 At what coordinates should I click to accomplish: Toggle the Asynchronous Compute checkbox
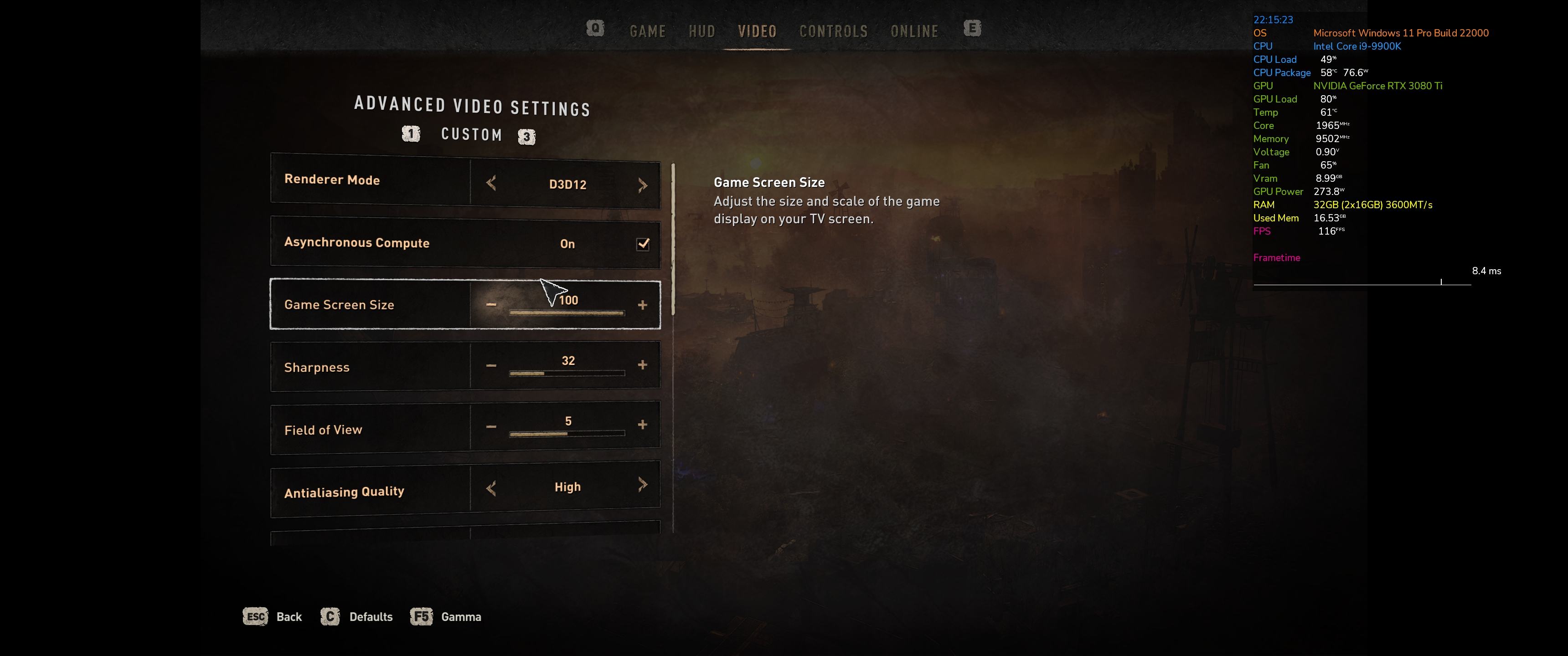[x=643, y=244]
